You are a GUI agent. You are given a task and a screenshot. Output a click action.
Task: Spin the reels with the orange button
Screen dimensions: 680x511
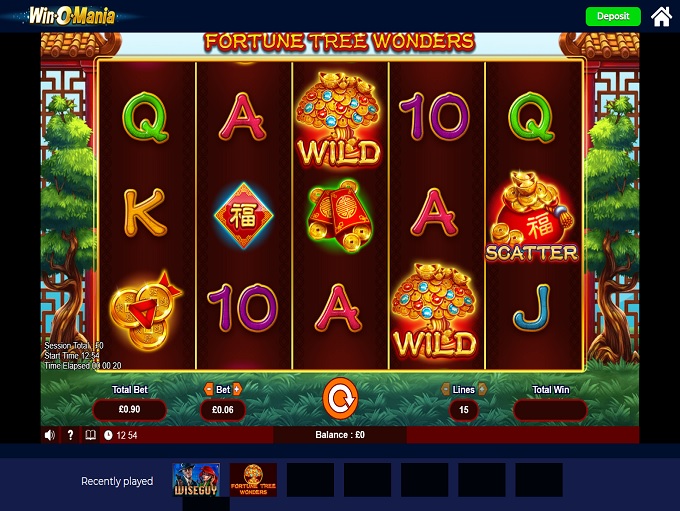pyautogui.click(x=340, y=400)
